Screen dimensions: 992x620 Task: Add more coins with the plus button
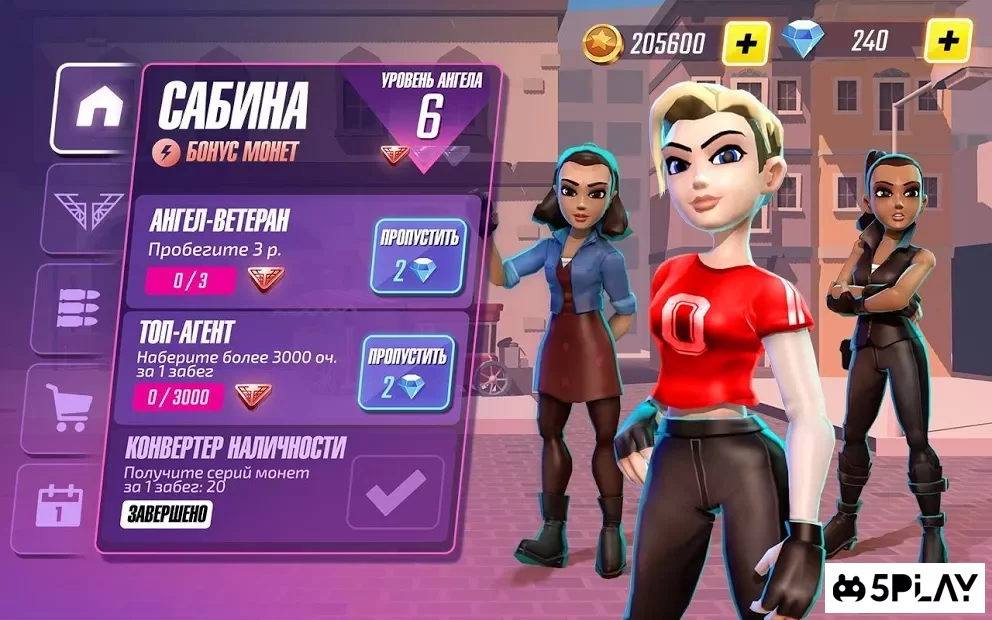click(x=746, y=42)
